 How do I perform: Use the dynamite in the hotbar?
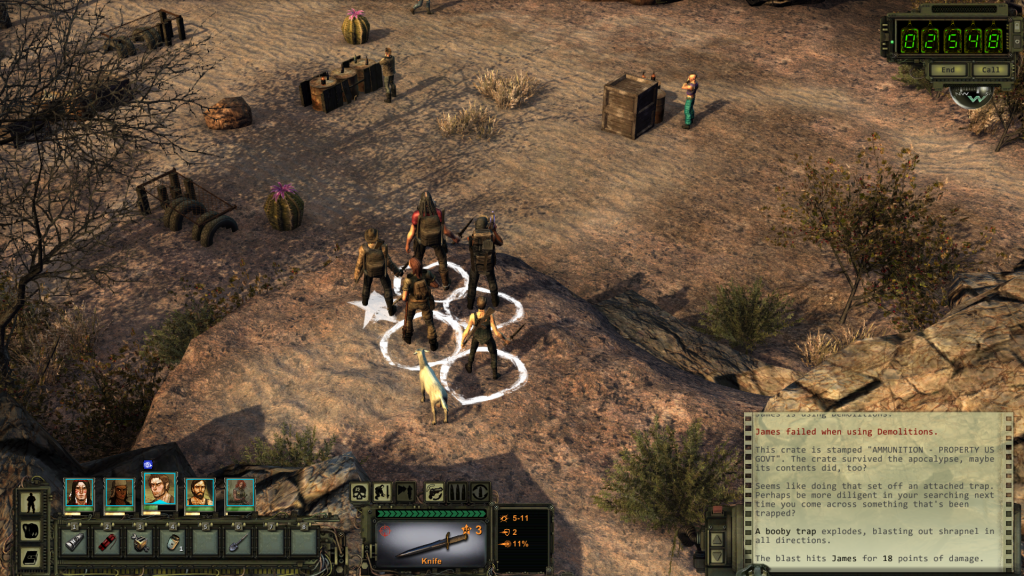pyautogui.click(x=107, y=542)
